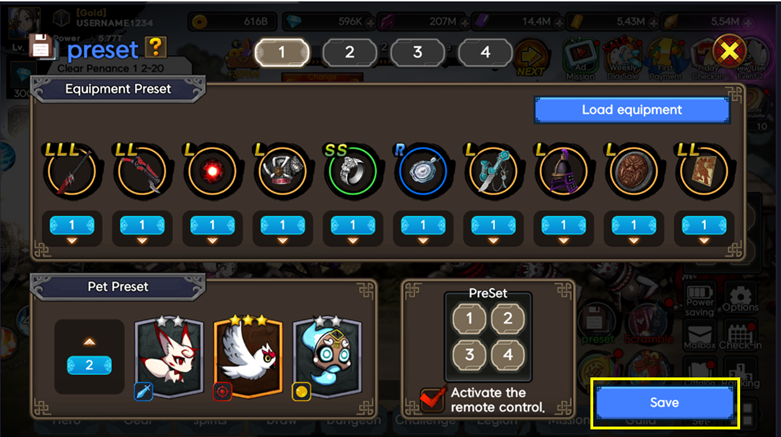Save the current preset

tap(664, 402)
